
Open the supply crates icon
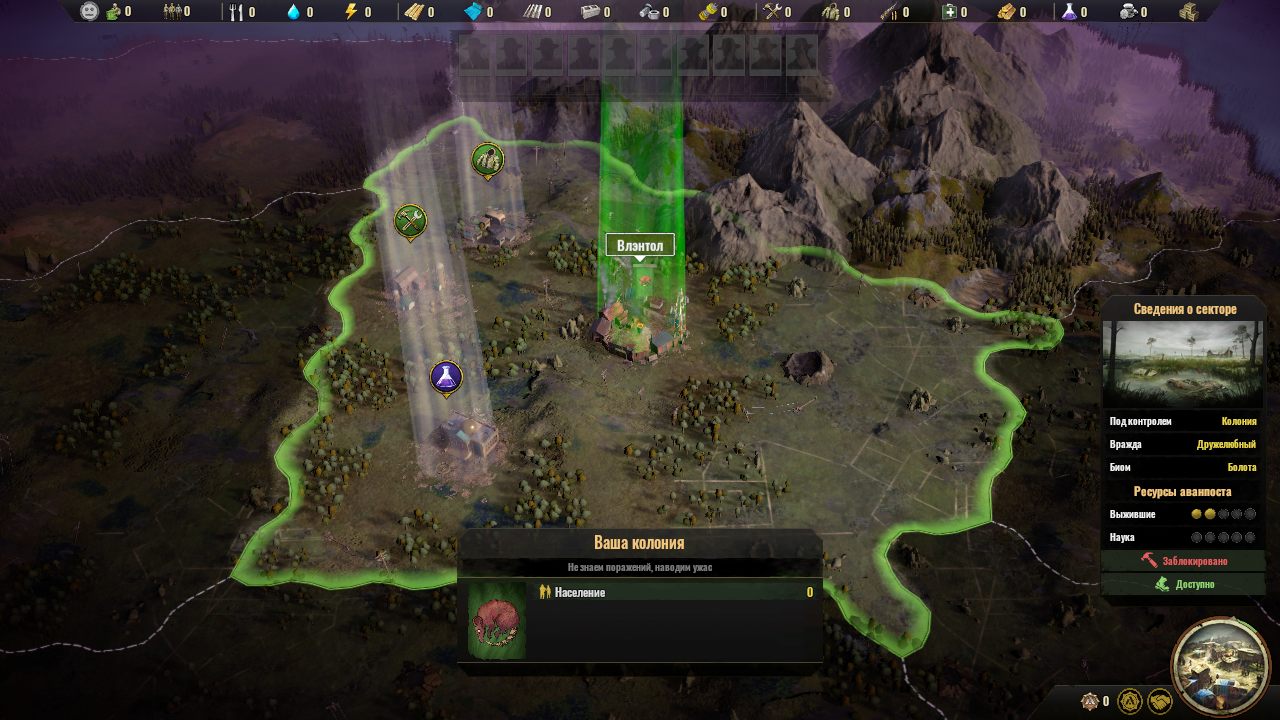(1188, 12)
